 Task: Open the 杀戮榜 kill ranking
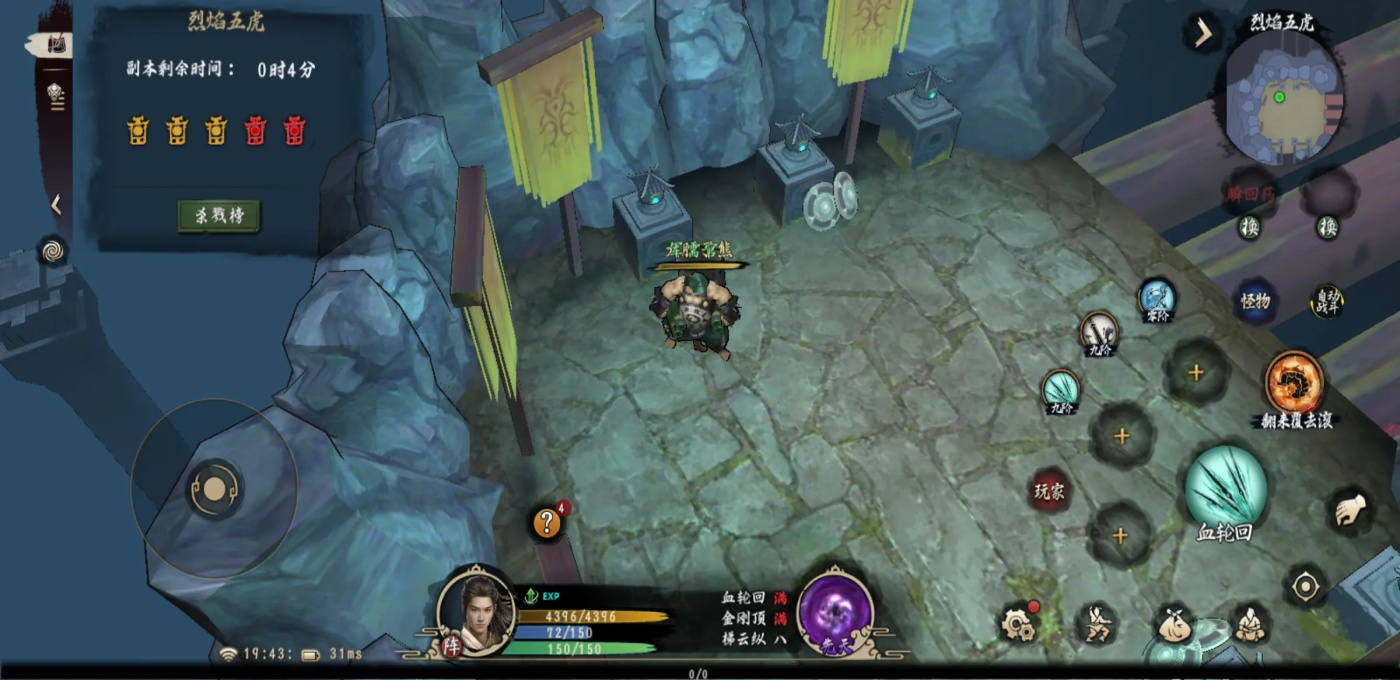pos(219,216)
